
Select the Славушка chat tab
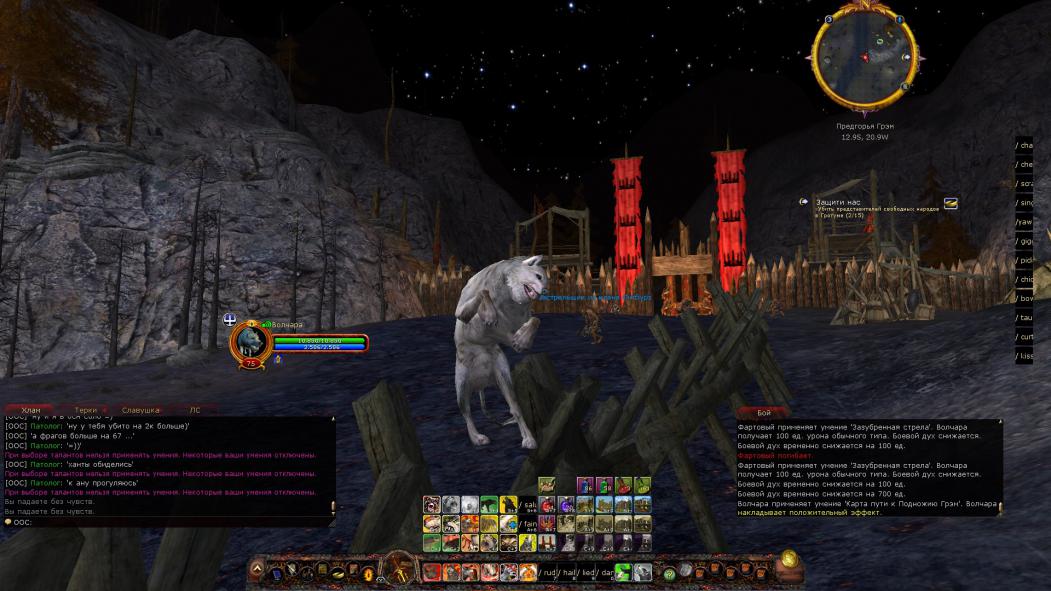tap(141, 410)
